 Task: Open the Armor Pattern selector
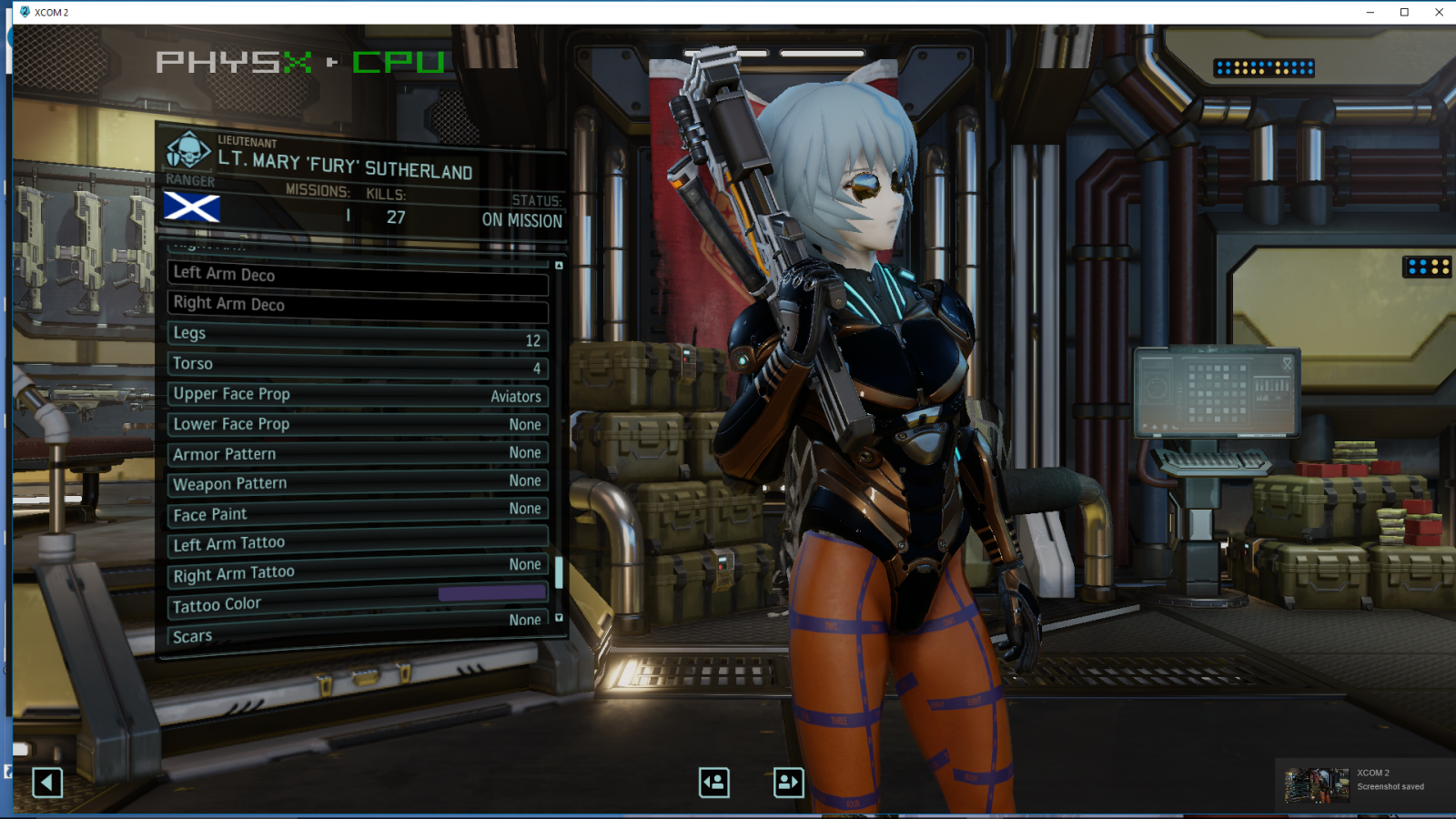point(355,455)
